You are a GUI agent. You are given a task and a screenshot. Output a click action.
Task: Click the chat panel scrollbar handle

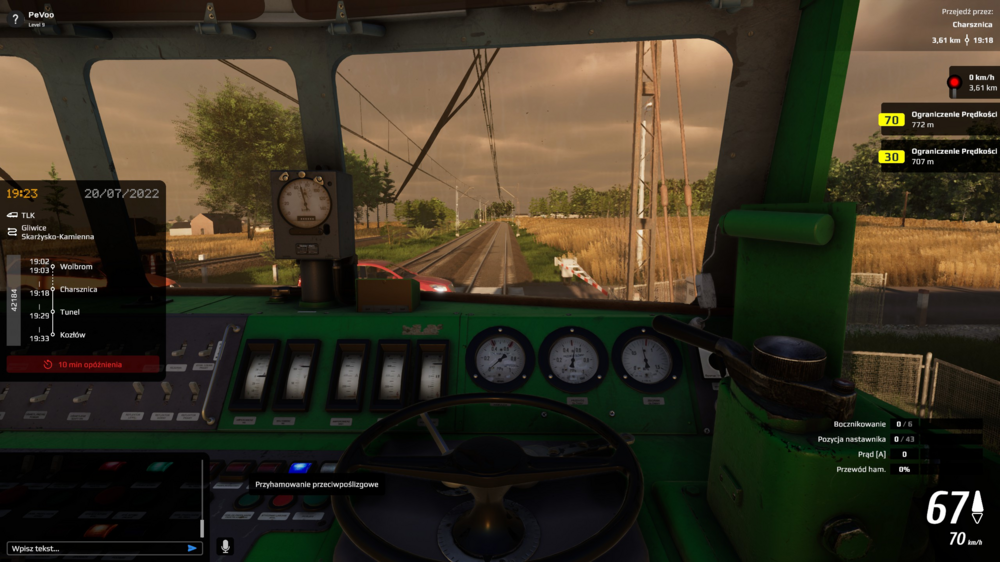[x=202, y=526]
